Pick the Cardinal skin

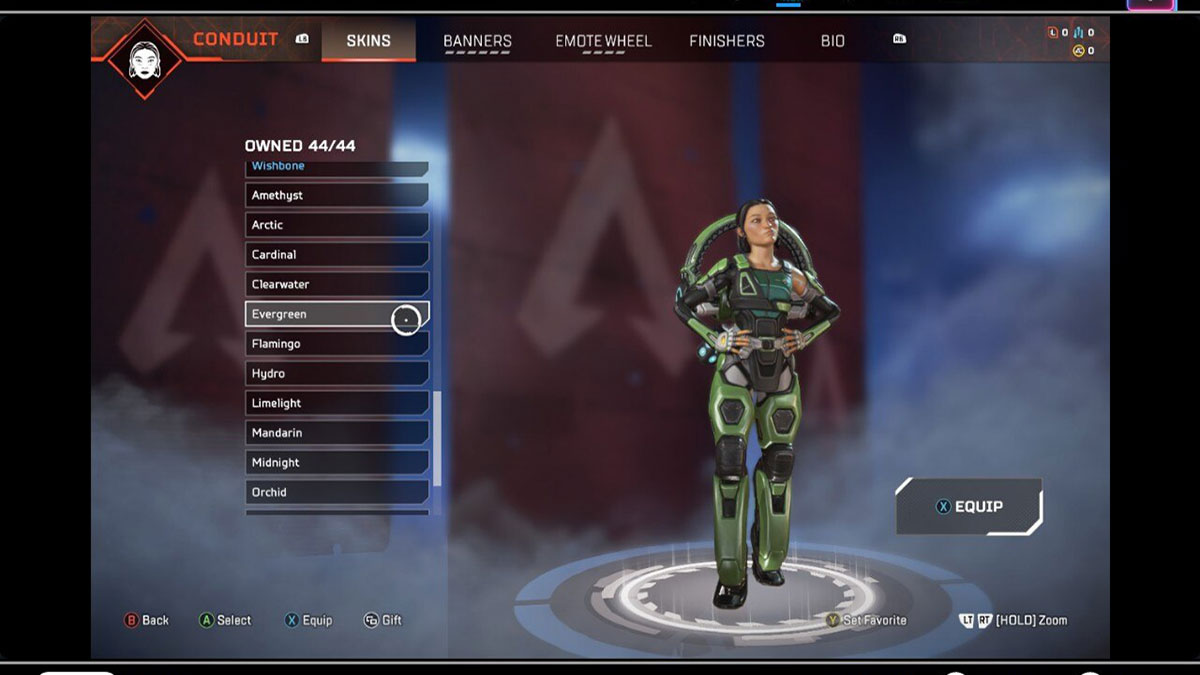click(336, 255)
